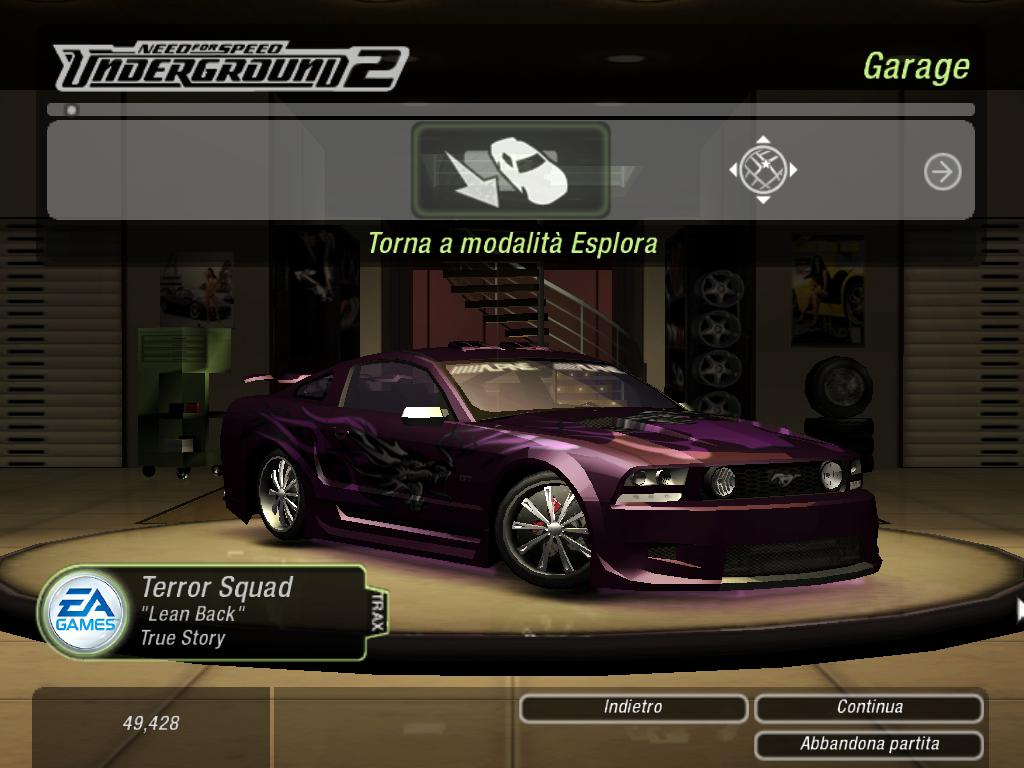Choose the four-way compass icon
The image size is (1024, 768).
pos(763,170)
